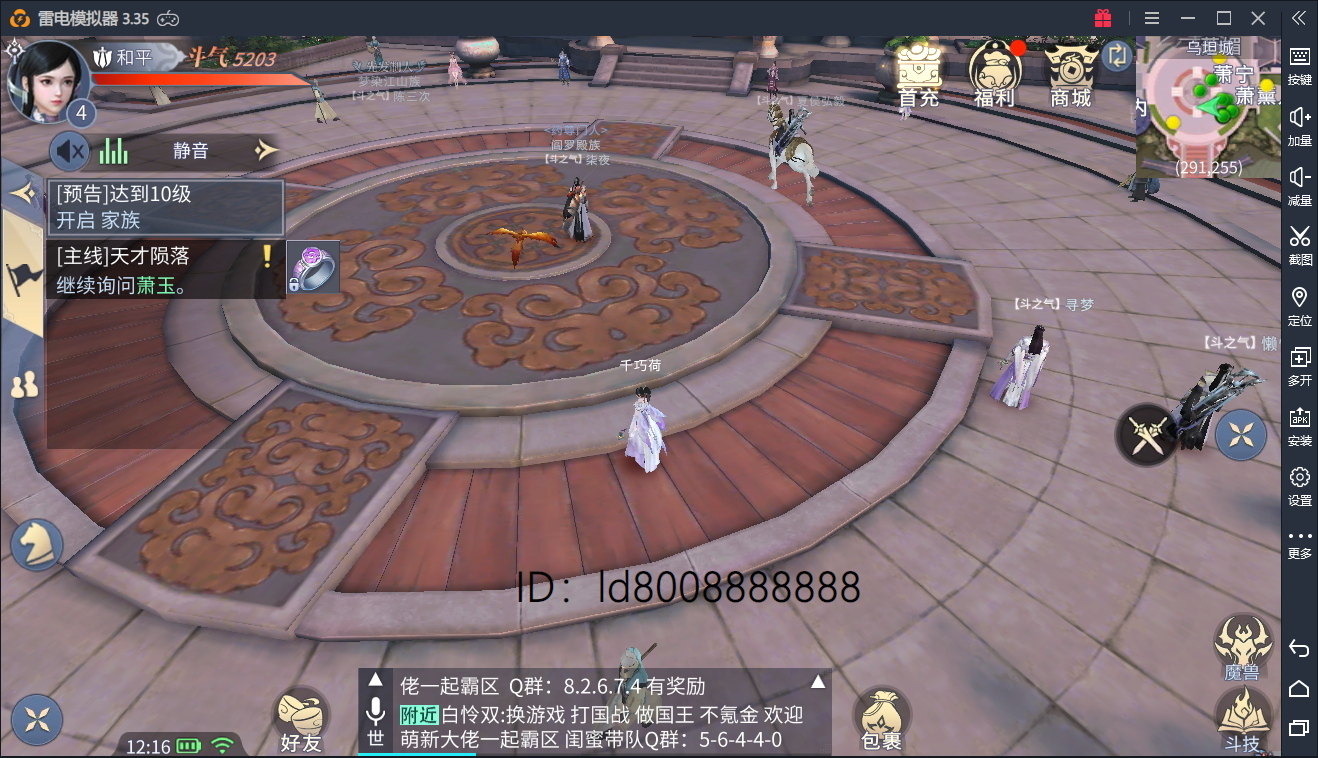
Task: Tap the crossed swords attack button
Action: point(1146,434)
